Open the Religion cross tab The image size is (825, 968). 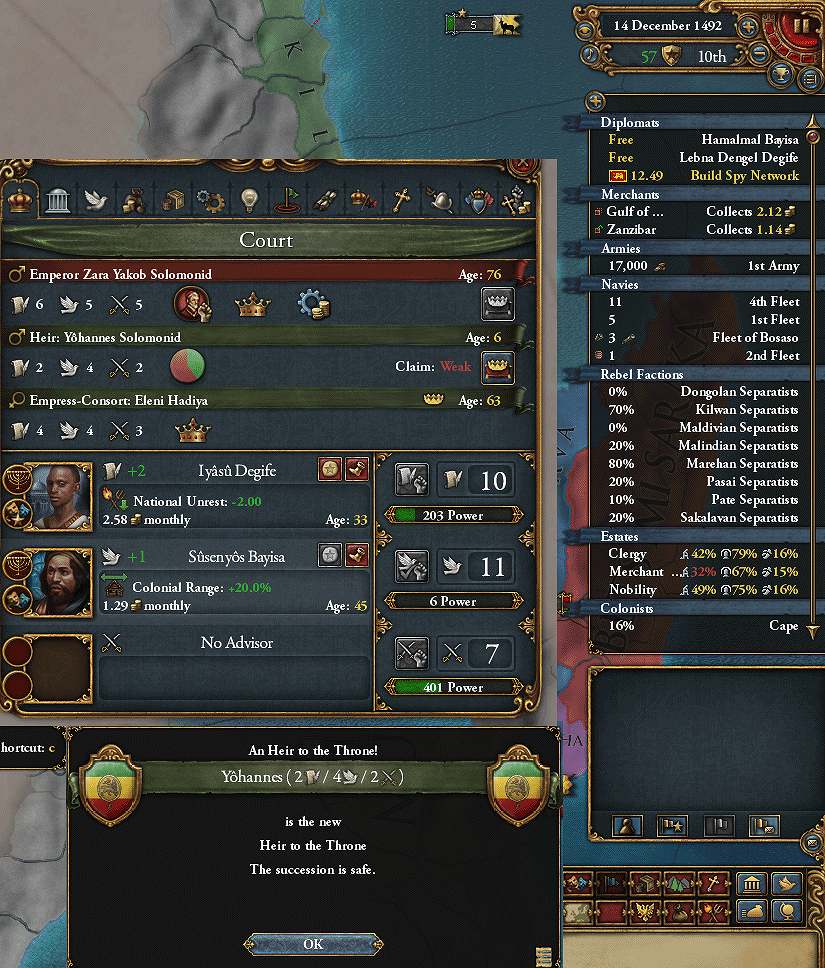tap(401, 200)
